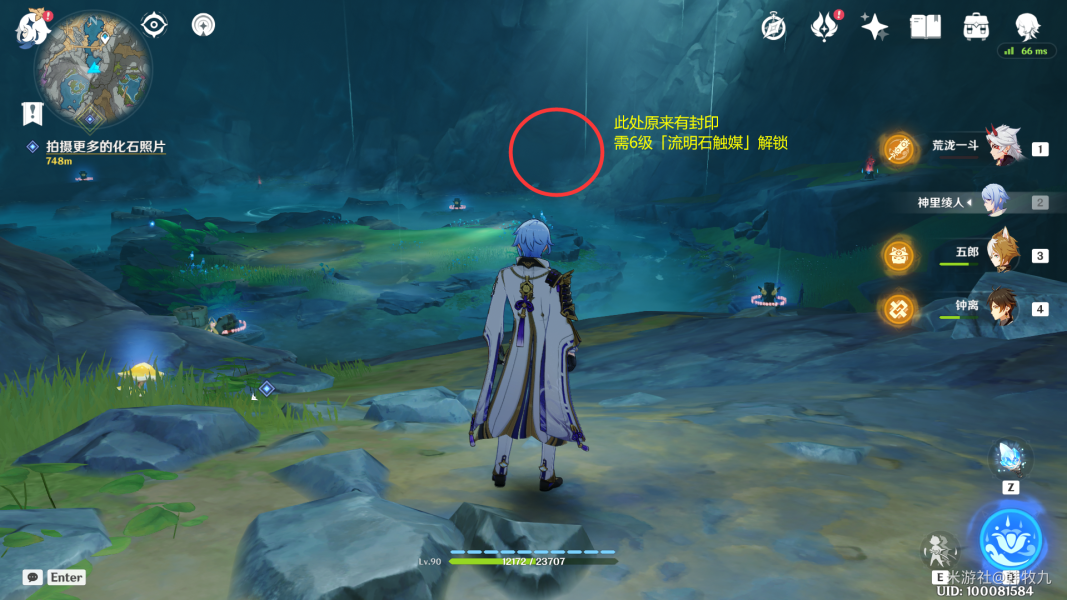Activate the glowing blue elemental burst
Image resolution: width=1067 pixels, height=600 pixels.
pyautogui.click(x=1011, y=540)
